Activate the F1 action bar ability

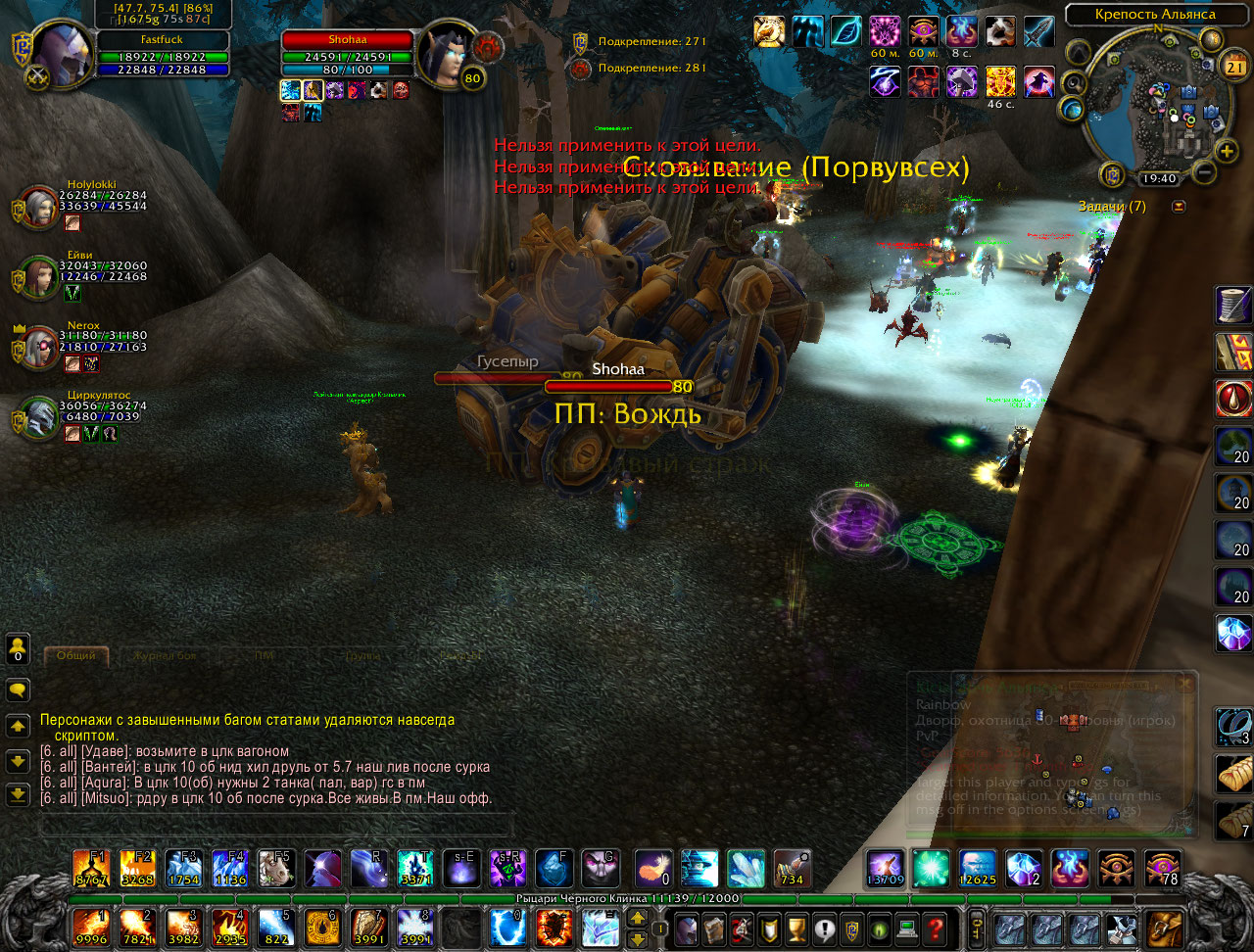(90, 867)
